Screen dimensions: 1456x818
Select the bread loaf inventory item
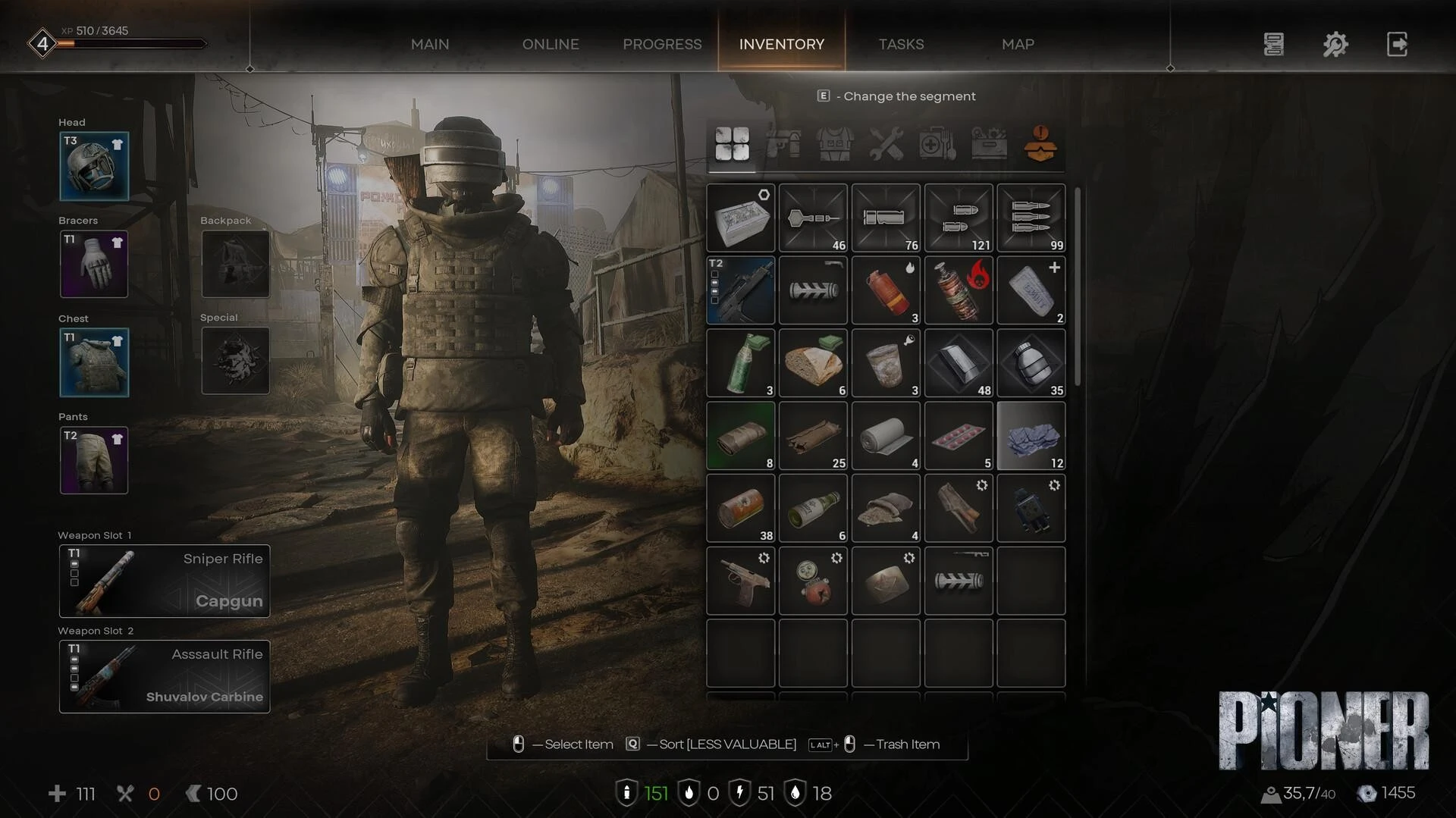[x=813, y=363]
